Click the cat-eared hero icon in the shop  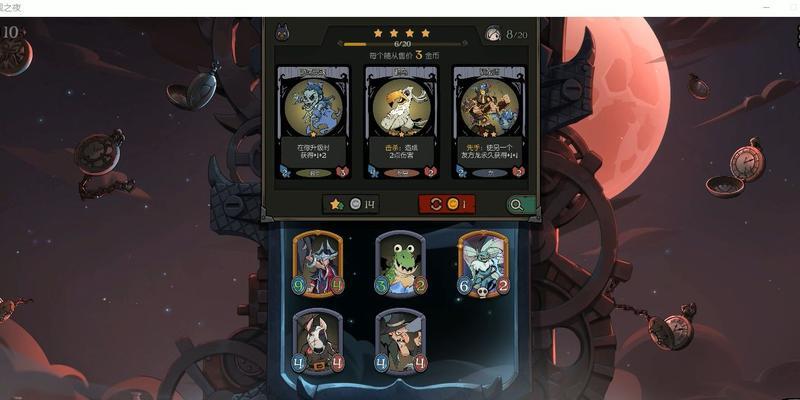(282, 35)
